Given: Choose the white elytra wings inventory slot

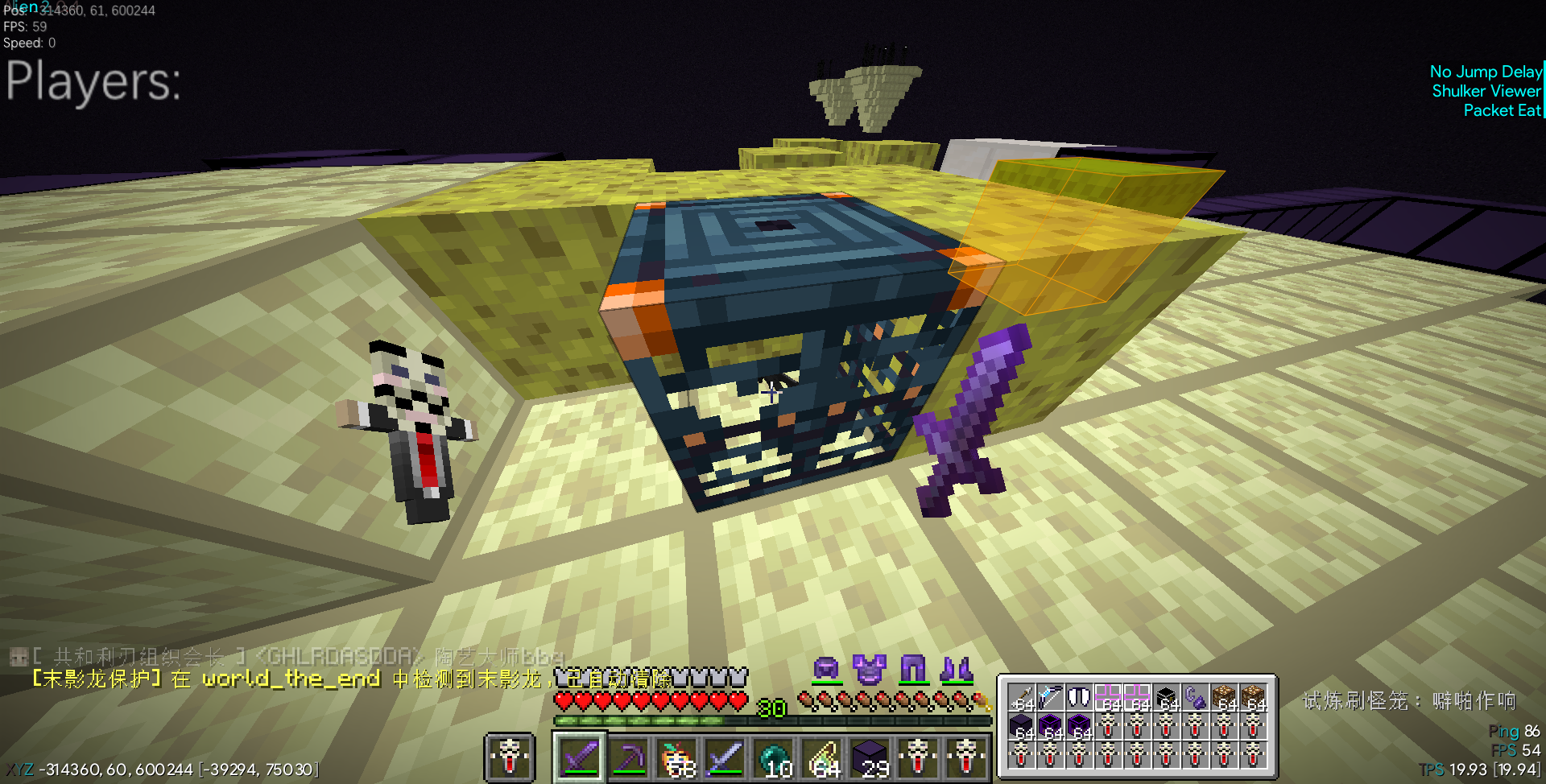Looking at the screenshot, I should pyautogui.click(x=1079, y=697).
